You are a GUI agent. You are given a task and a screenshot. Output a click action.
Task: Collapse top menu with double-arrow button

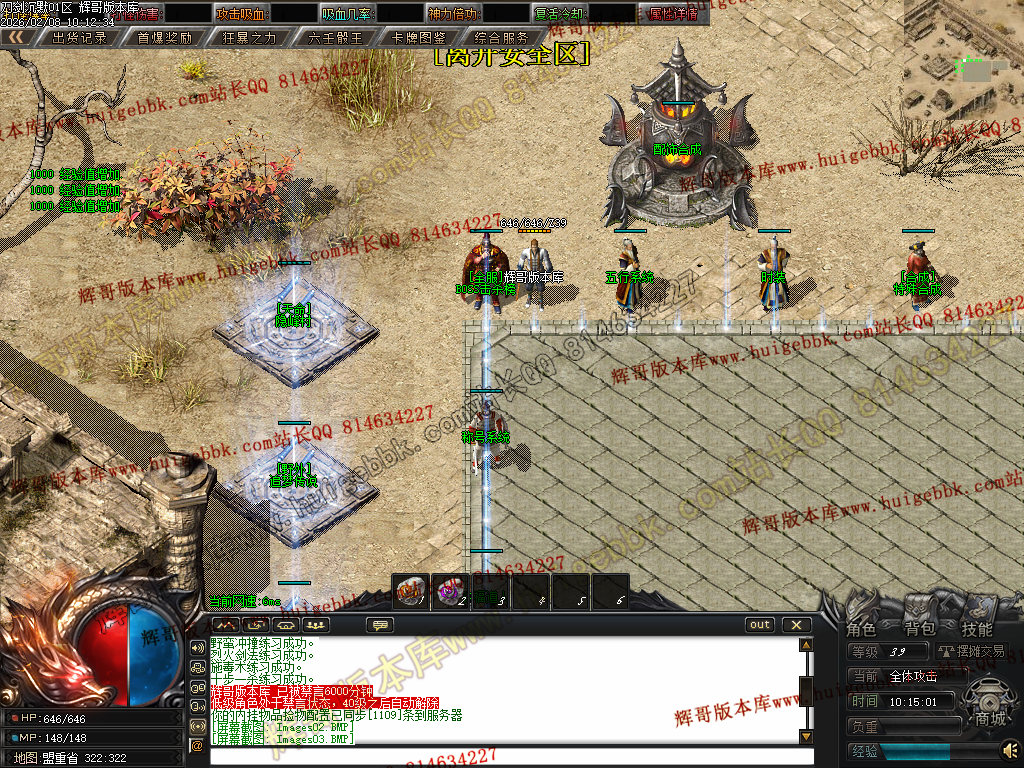click(15, 37)
